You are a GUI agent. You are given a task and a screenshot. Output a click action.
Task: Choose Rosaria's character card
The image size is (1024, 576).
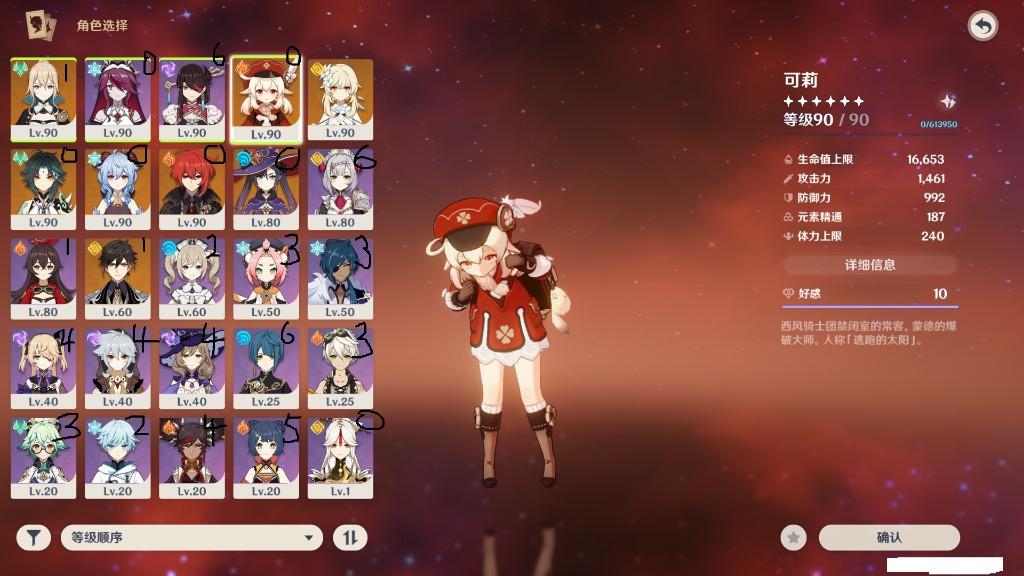click(118, 100)
